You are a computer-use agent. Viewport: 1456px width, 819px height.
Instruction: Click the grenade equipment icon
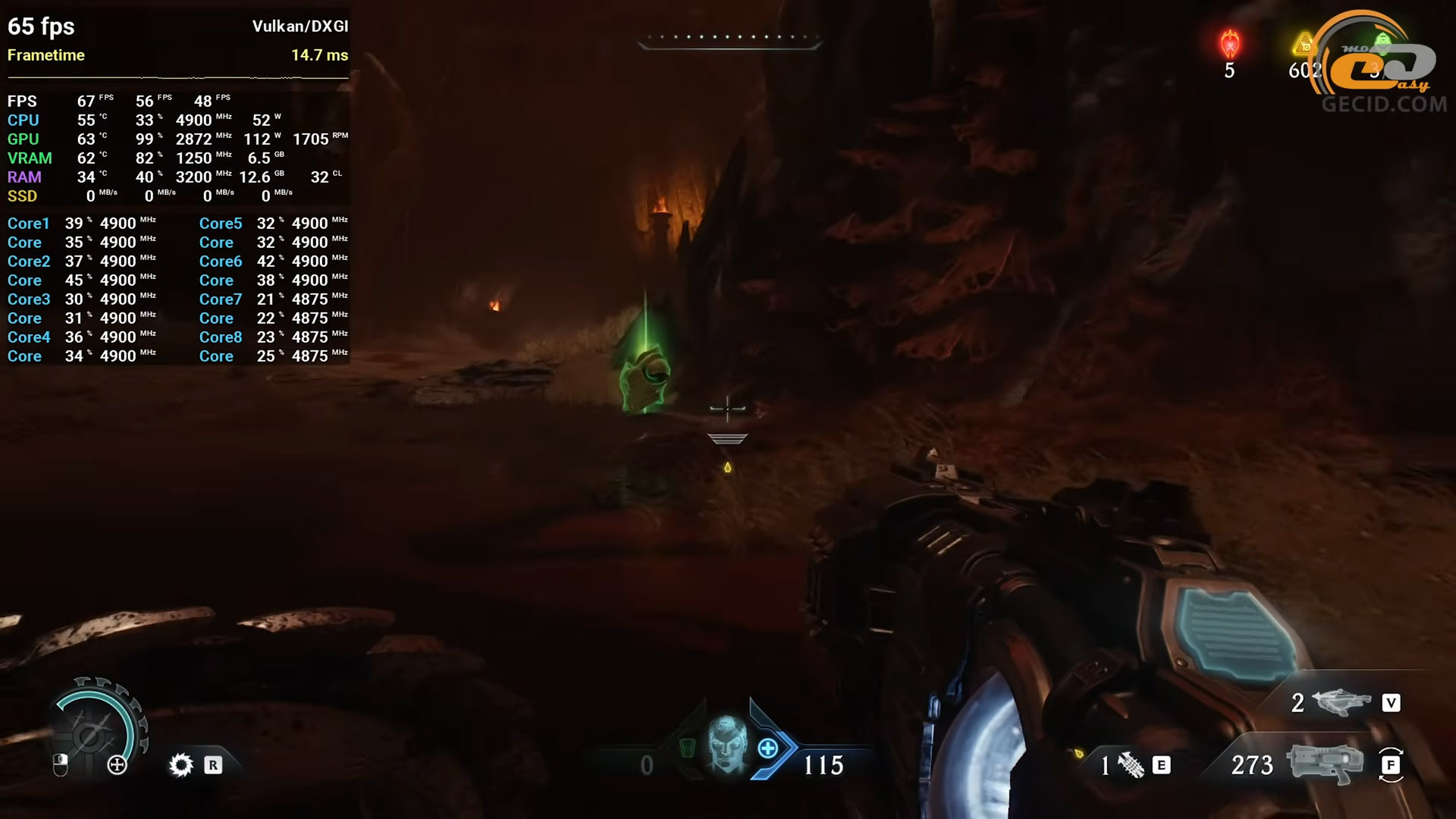coord(1131,765)
